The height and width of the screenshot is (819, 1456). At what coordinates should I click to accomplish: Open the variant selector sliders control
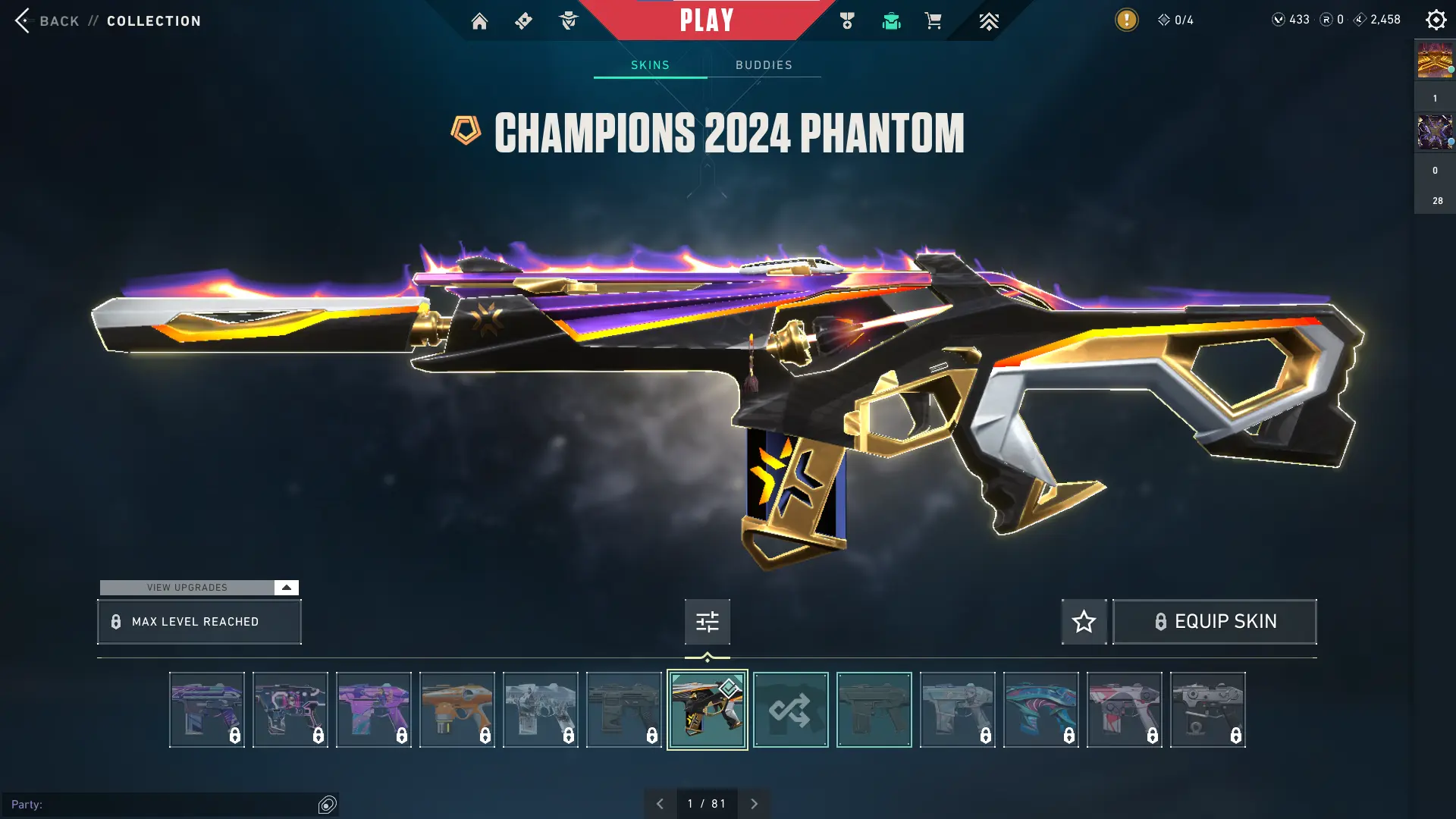point(707,621)
